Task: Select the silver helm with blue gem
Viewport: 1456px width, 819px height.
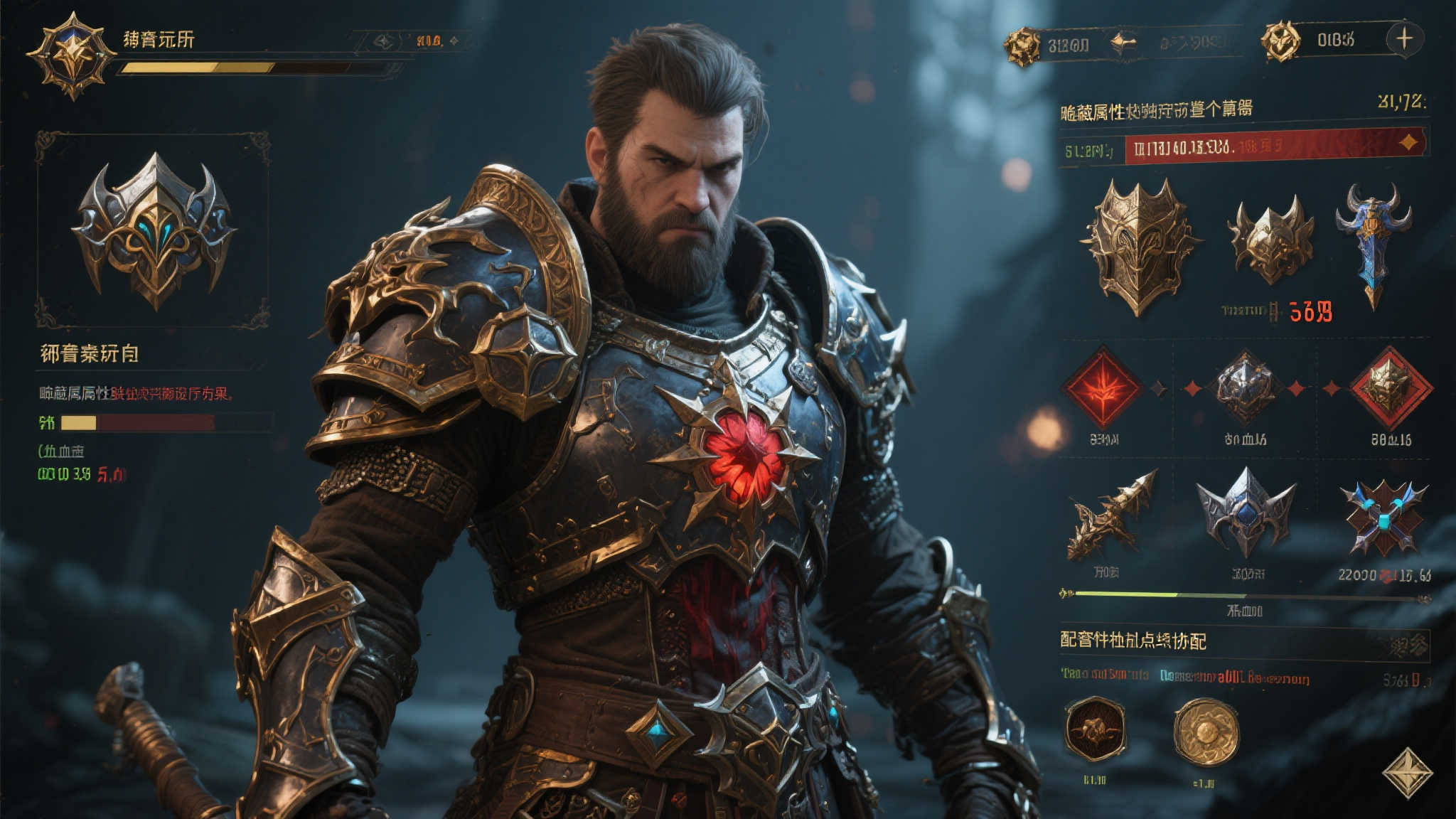Action: (x=1246, y=513)
